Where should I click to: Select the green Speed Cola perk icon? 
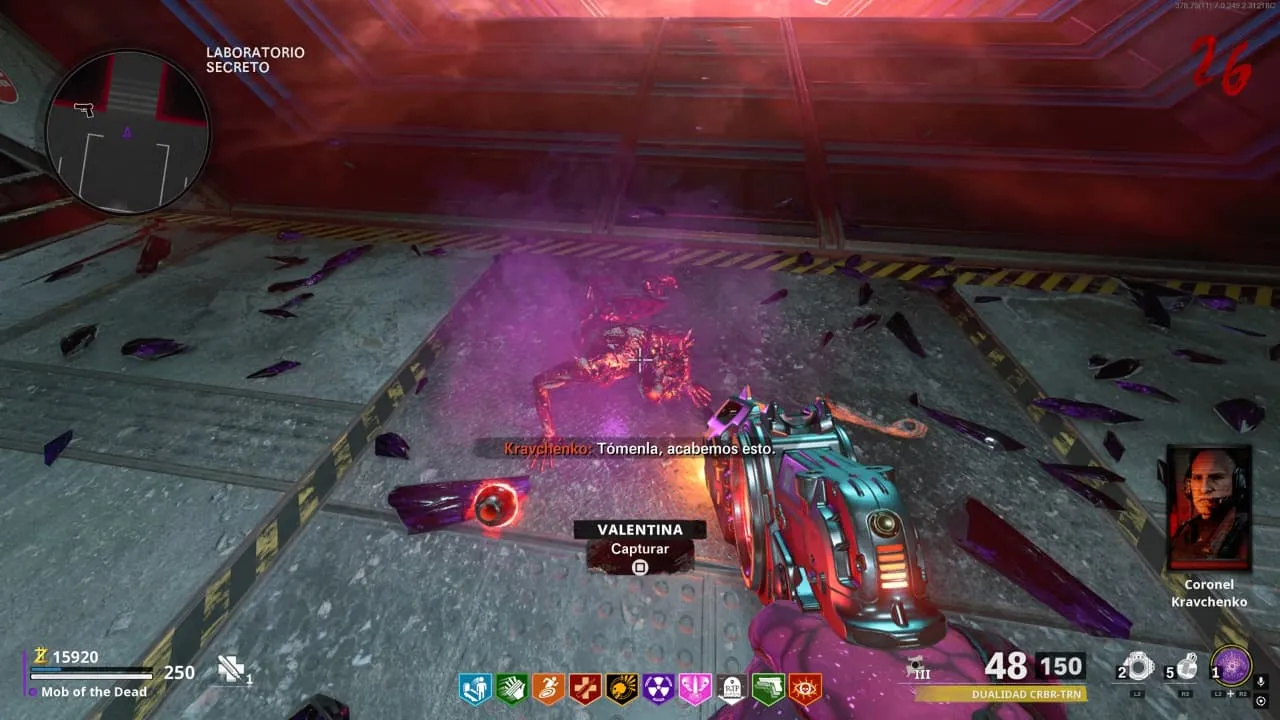[511, 688]
